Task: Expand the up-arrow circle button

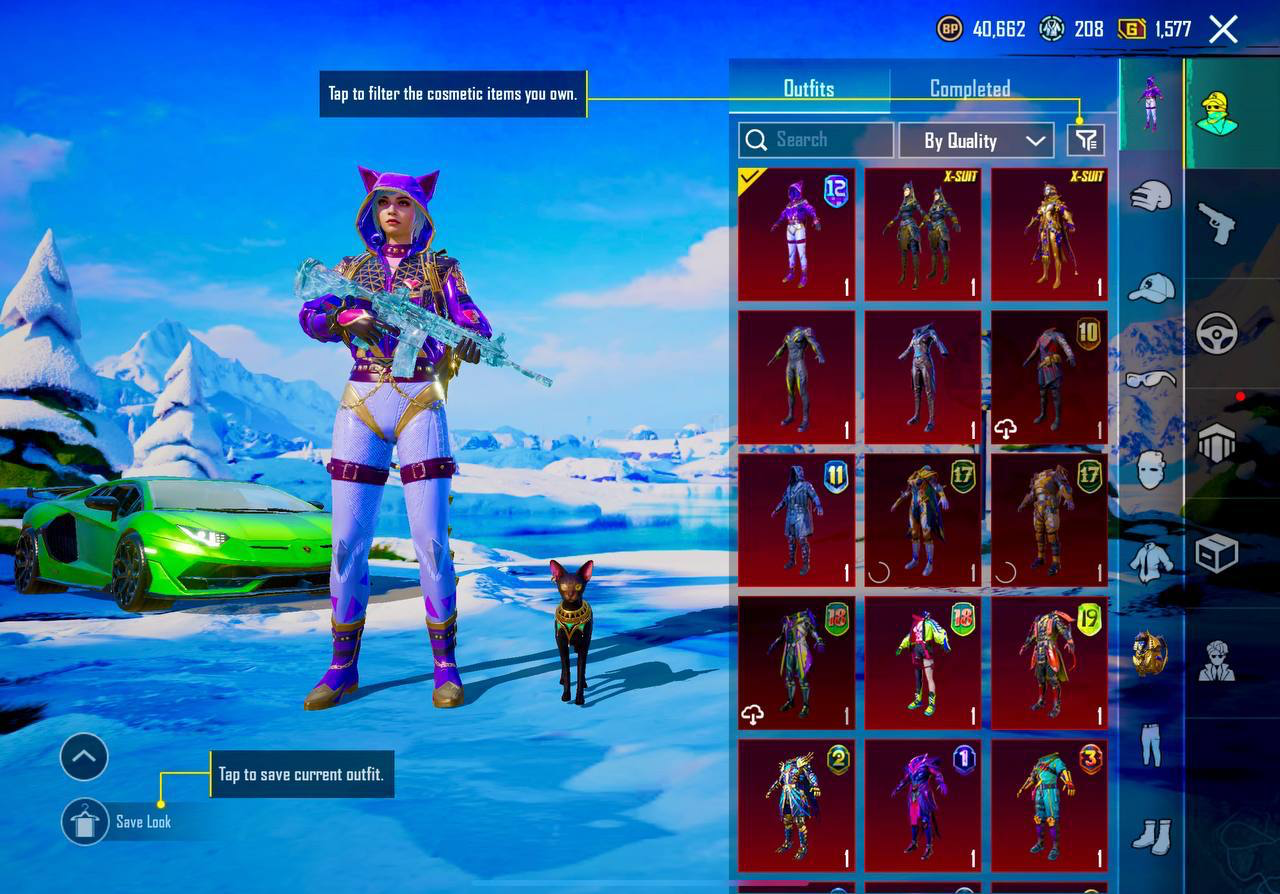Action: (x=84, y=757)
